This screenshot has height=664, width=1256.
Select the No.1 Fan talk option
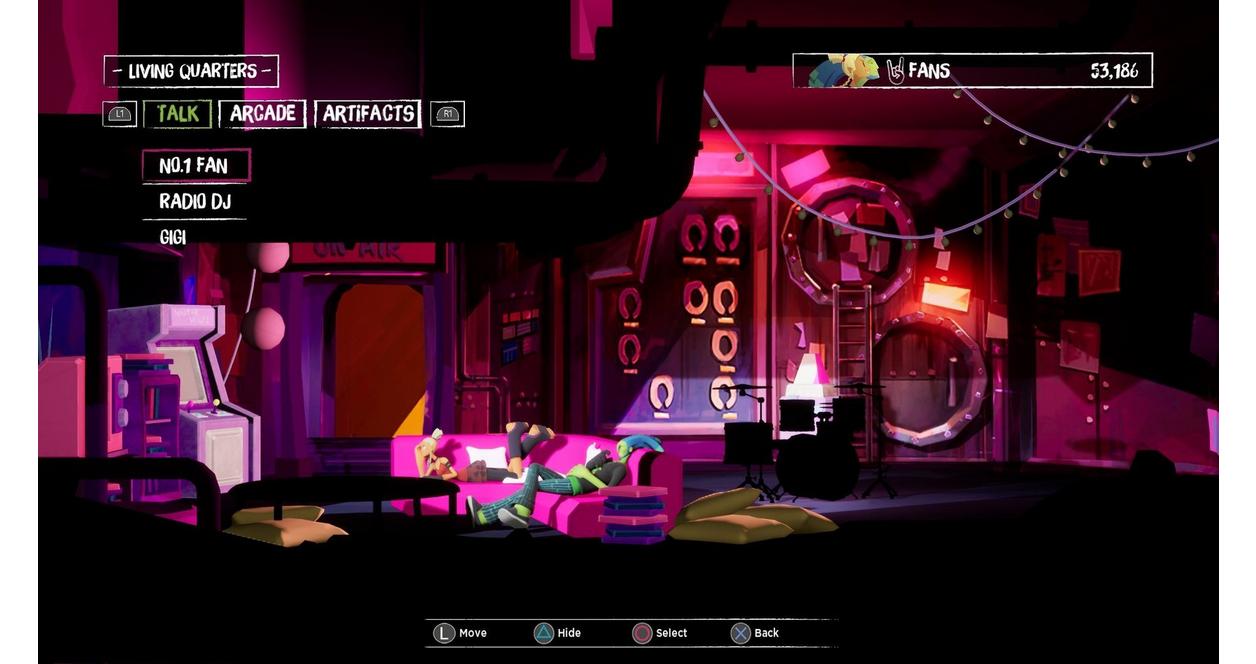coord(194,166)
